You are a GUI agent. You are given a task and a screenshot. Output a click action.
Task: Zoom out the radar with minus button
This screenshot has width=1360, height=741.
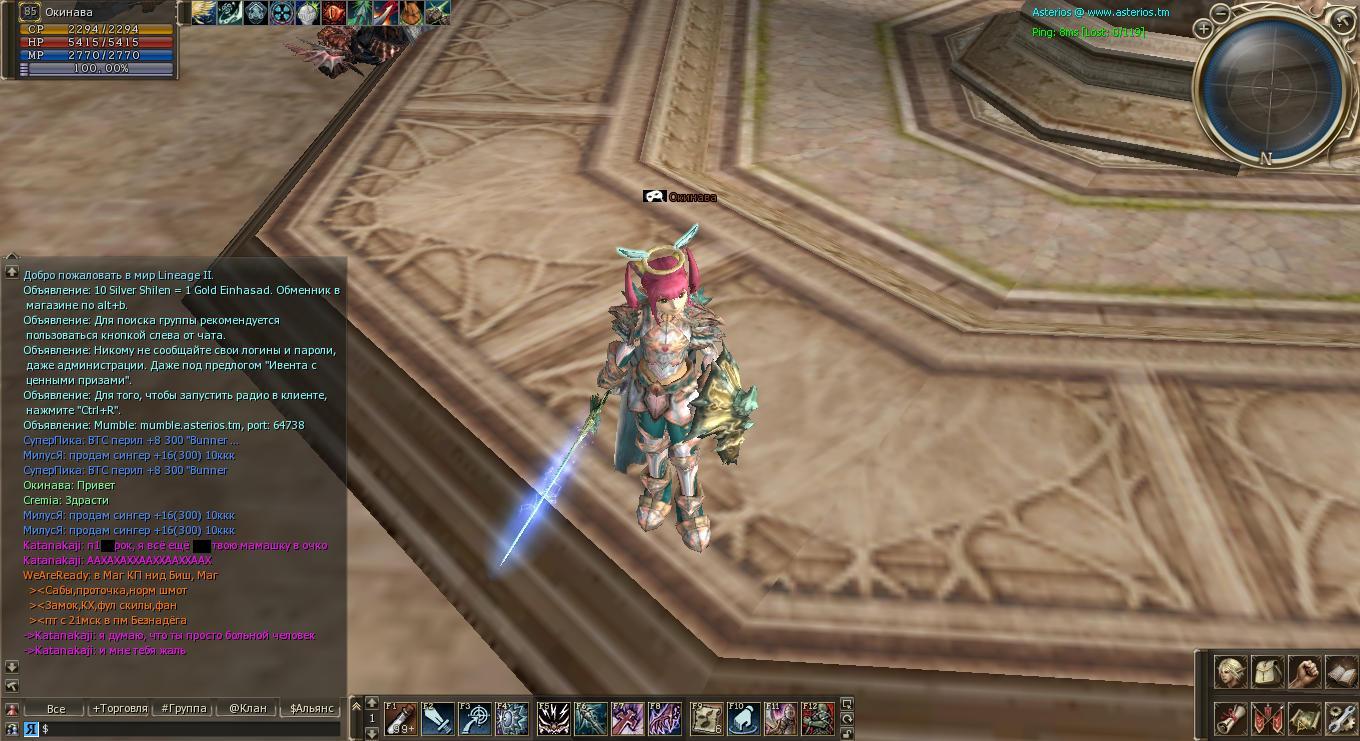tap(1221, 13)
